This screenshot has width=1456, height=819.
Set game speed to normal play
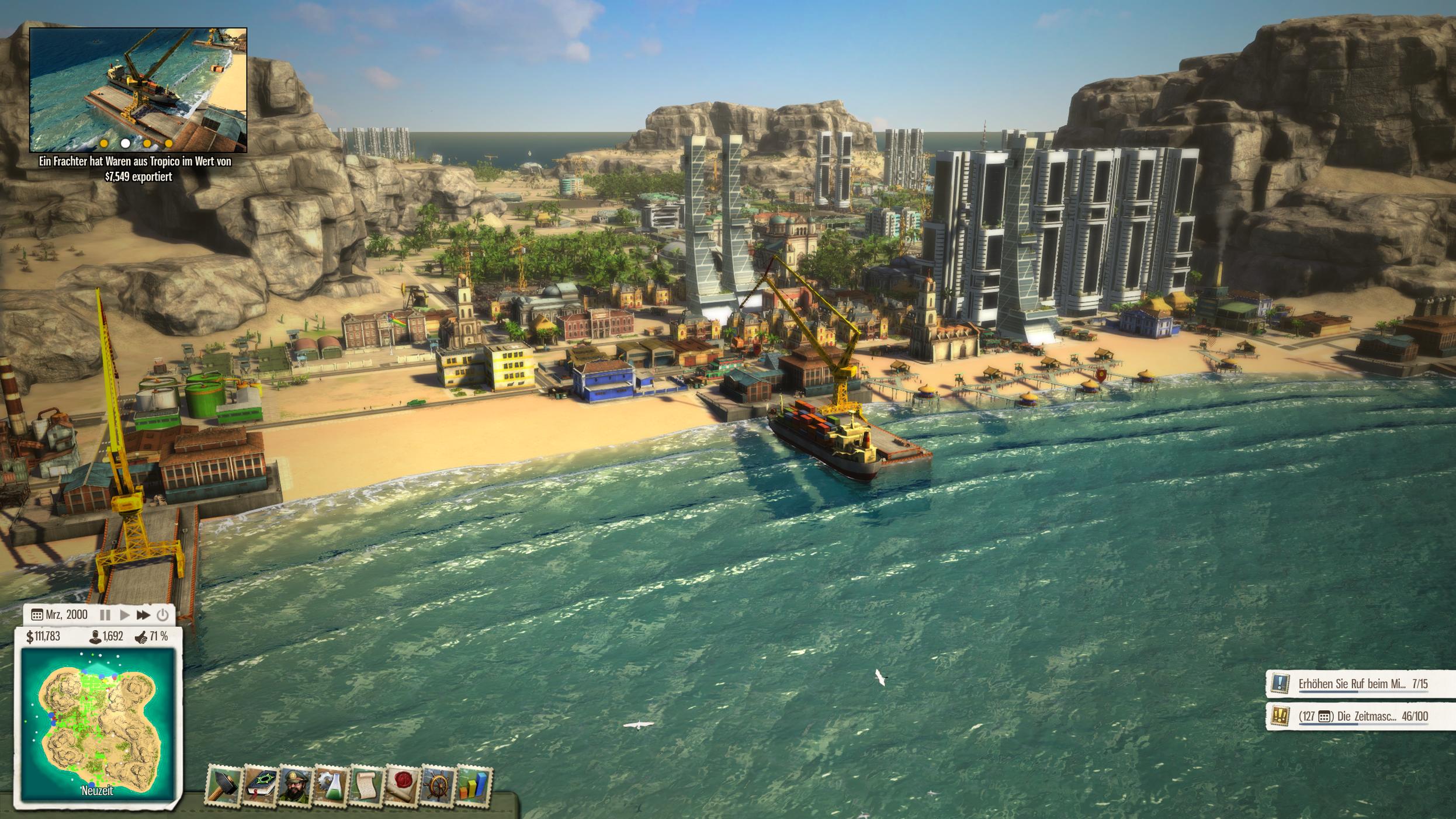124,615
